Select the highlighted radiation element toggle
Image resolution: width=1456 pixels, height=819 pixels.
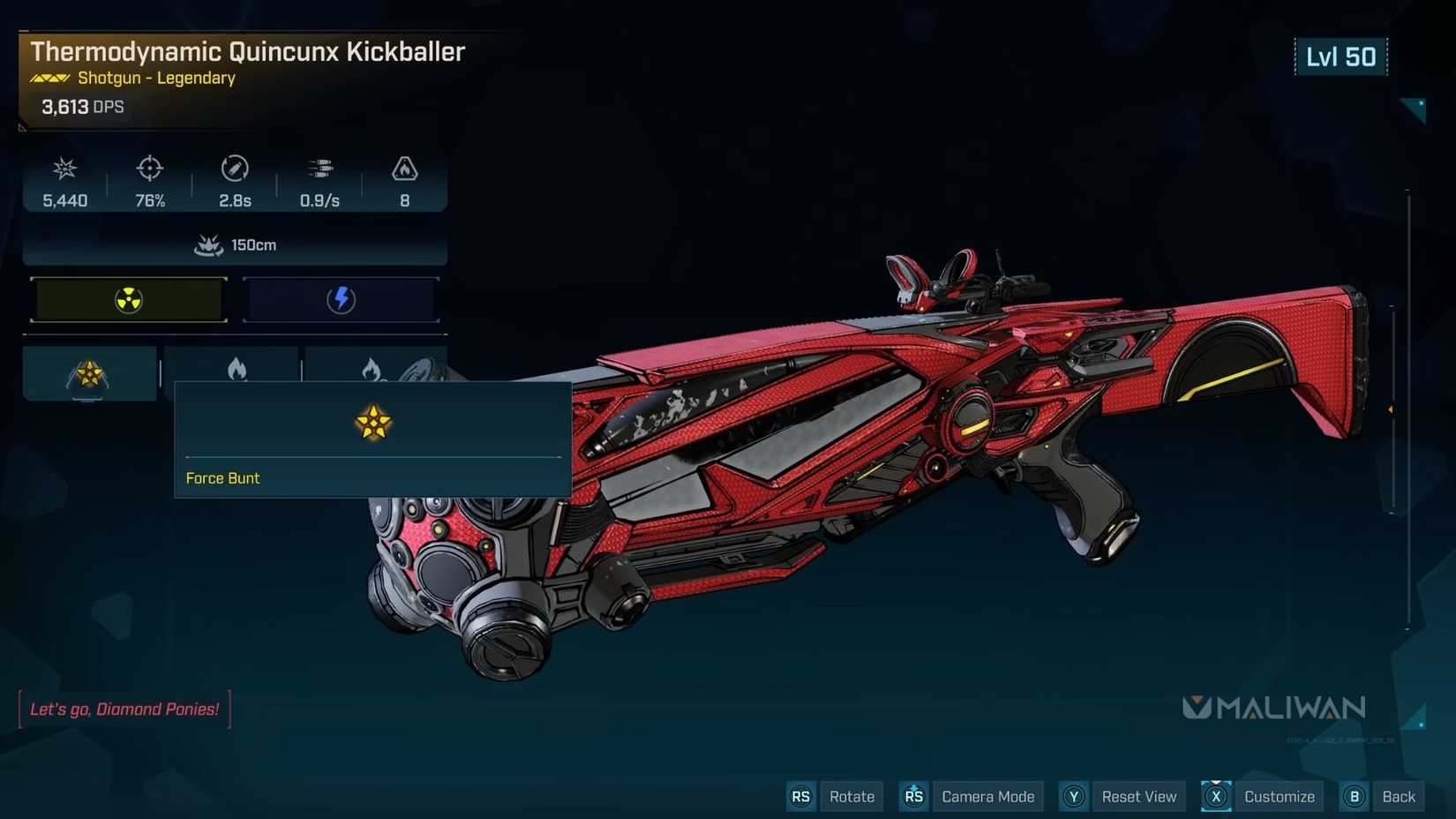[x=128, y=299]
